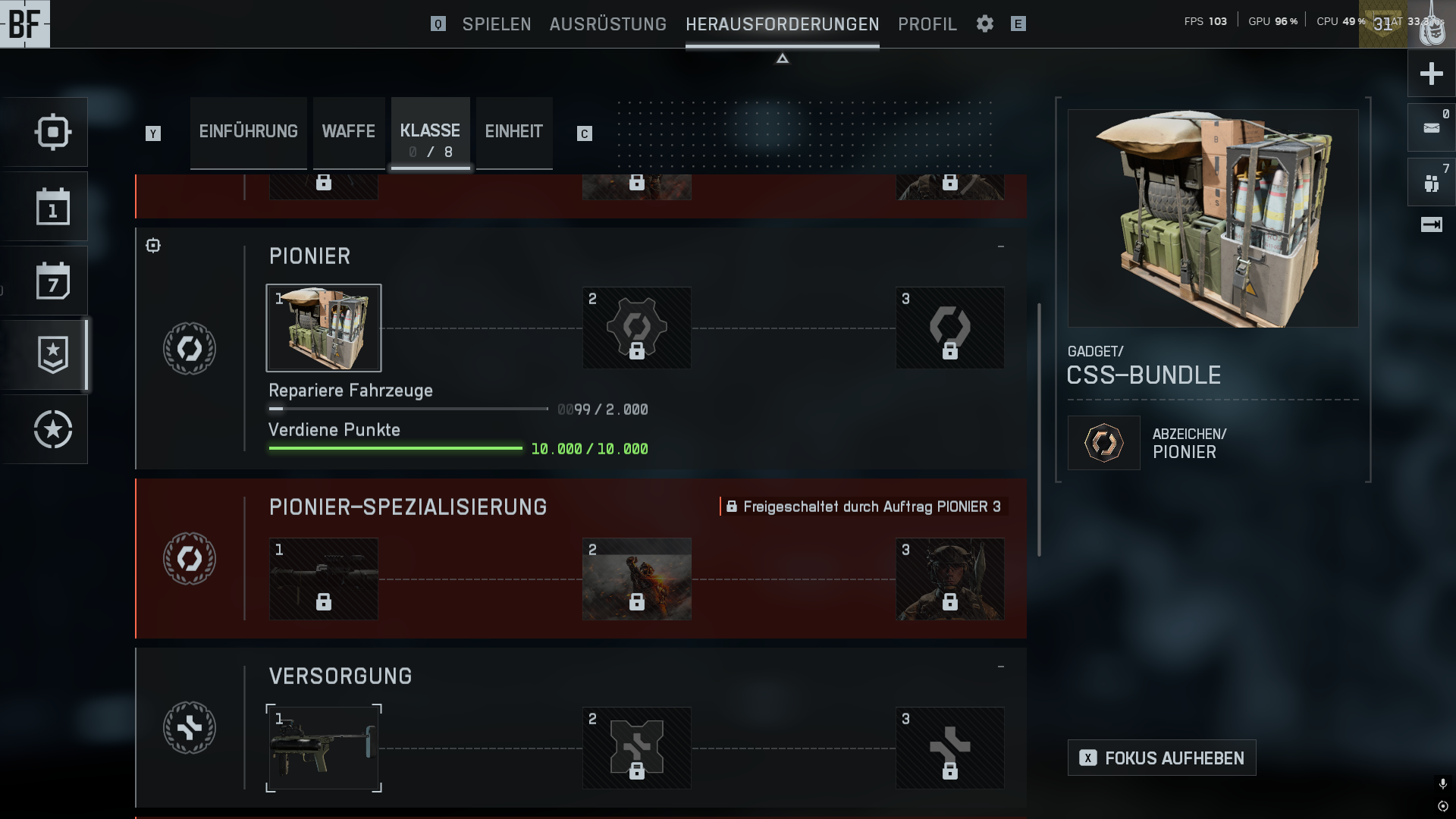Click the BF logo home button
The image size is (1456, 819).
(x=25, y=24)
